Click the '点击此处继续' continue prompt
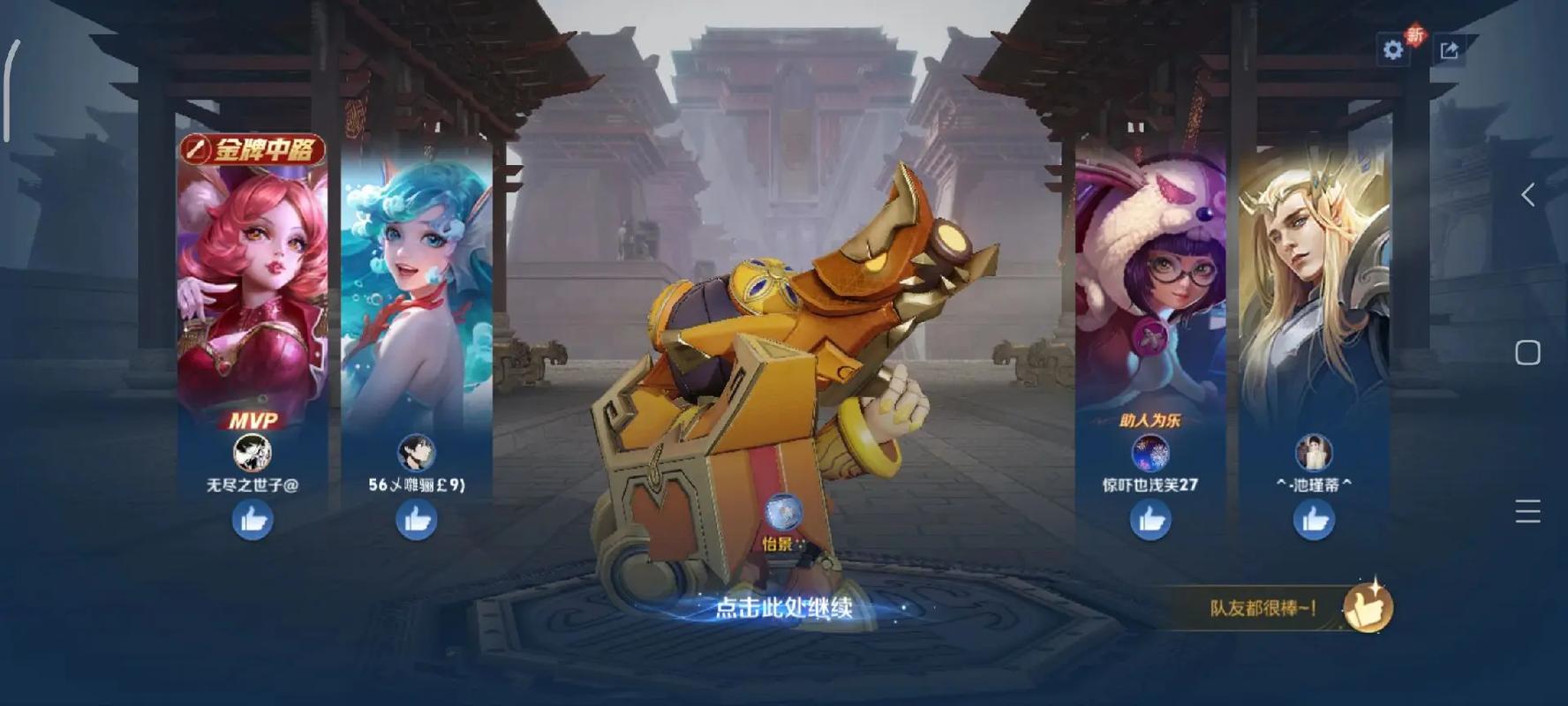This screenshot has height=706, width=1568. [783, 608]
